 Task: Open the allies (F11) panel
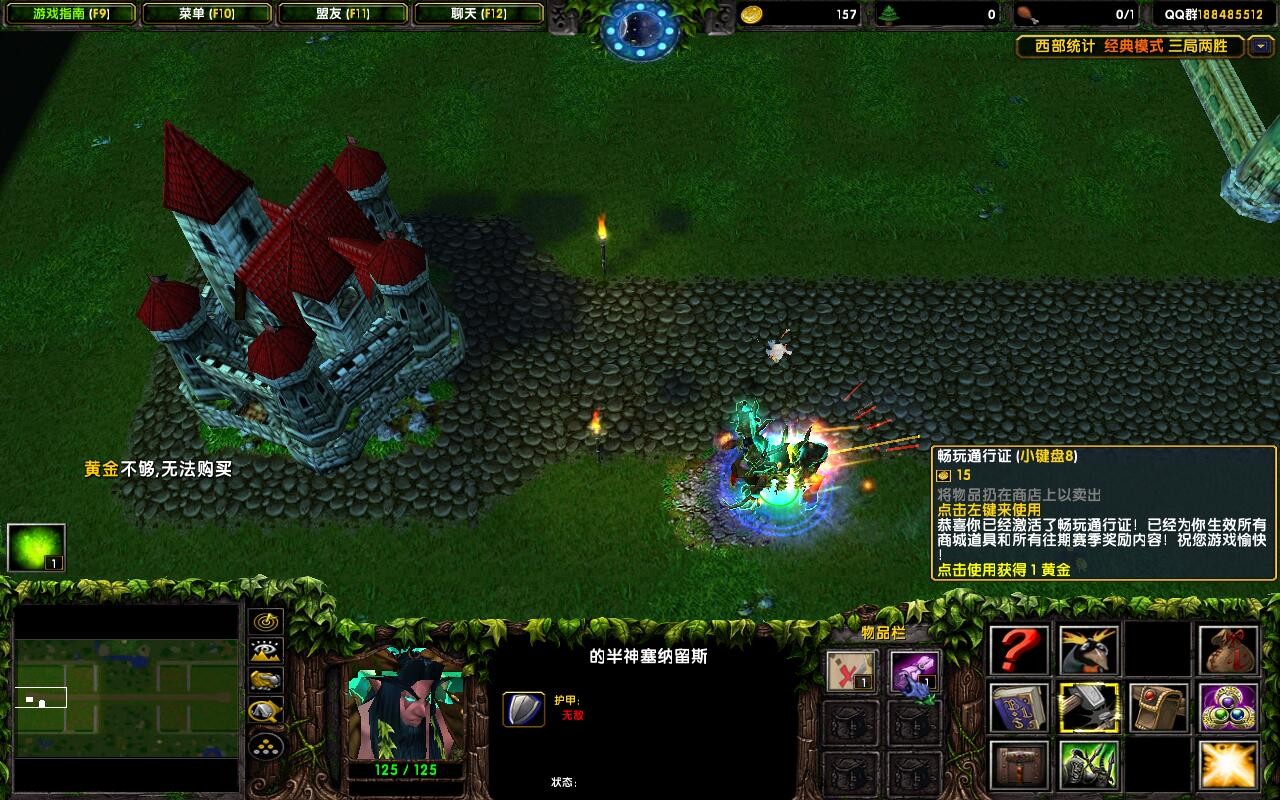342,14
